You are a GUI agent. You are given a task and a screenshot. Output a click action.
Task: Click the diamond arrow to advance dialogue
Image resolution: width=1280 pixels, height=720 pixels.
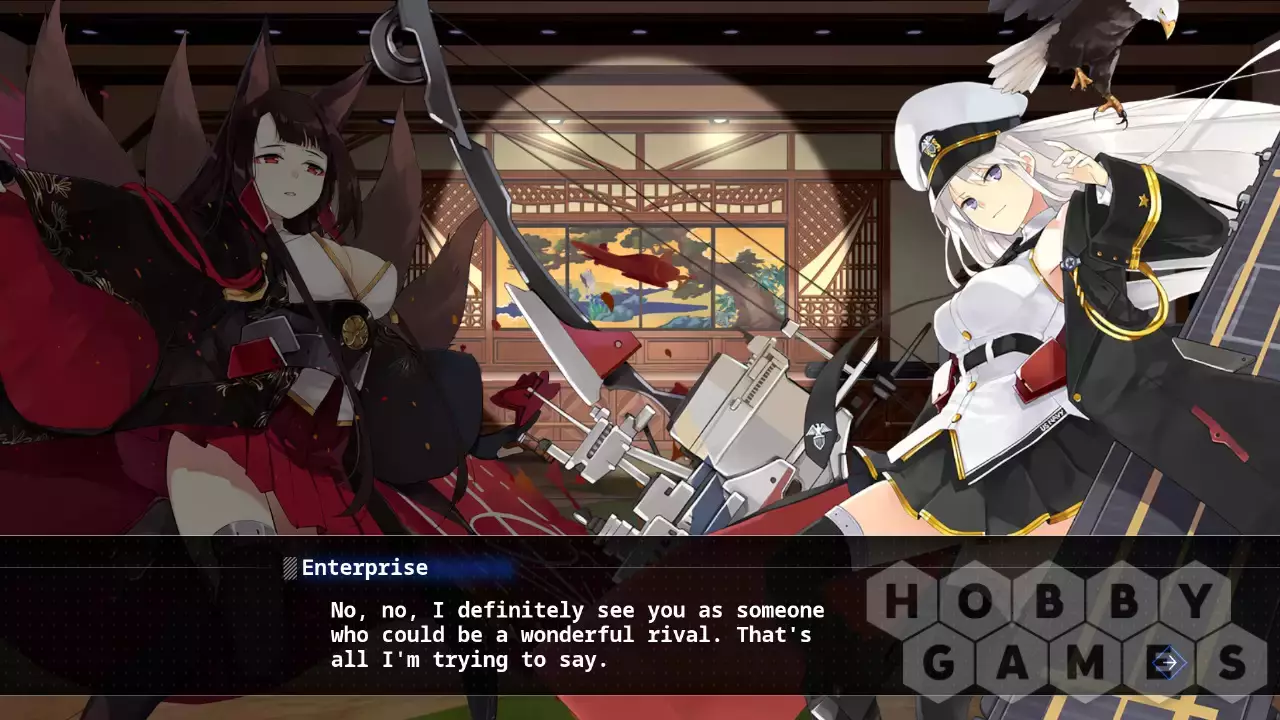[x=1168, y=662]
